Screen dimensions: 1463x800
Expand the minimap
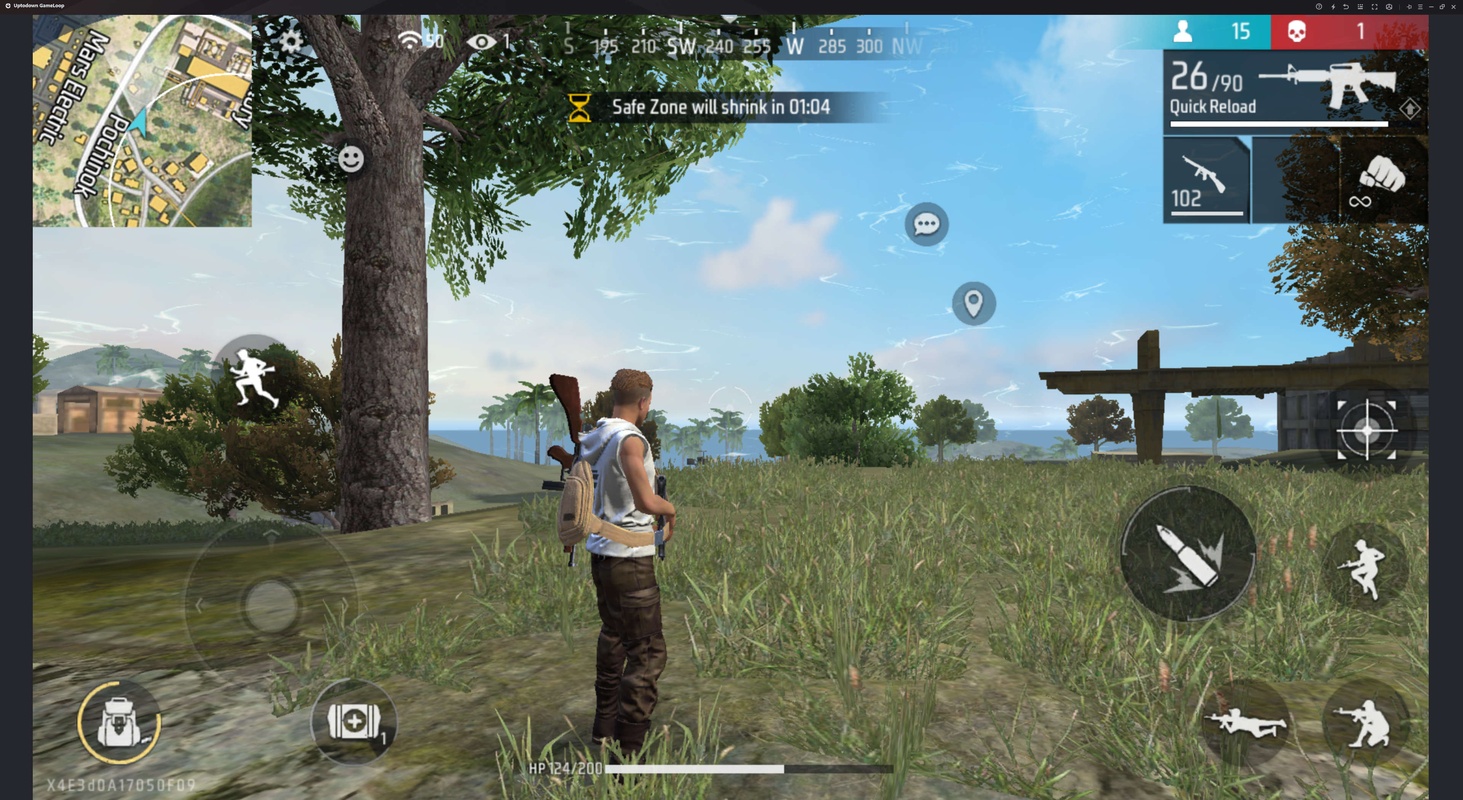(142, 121)
